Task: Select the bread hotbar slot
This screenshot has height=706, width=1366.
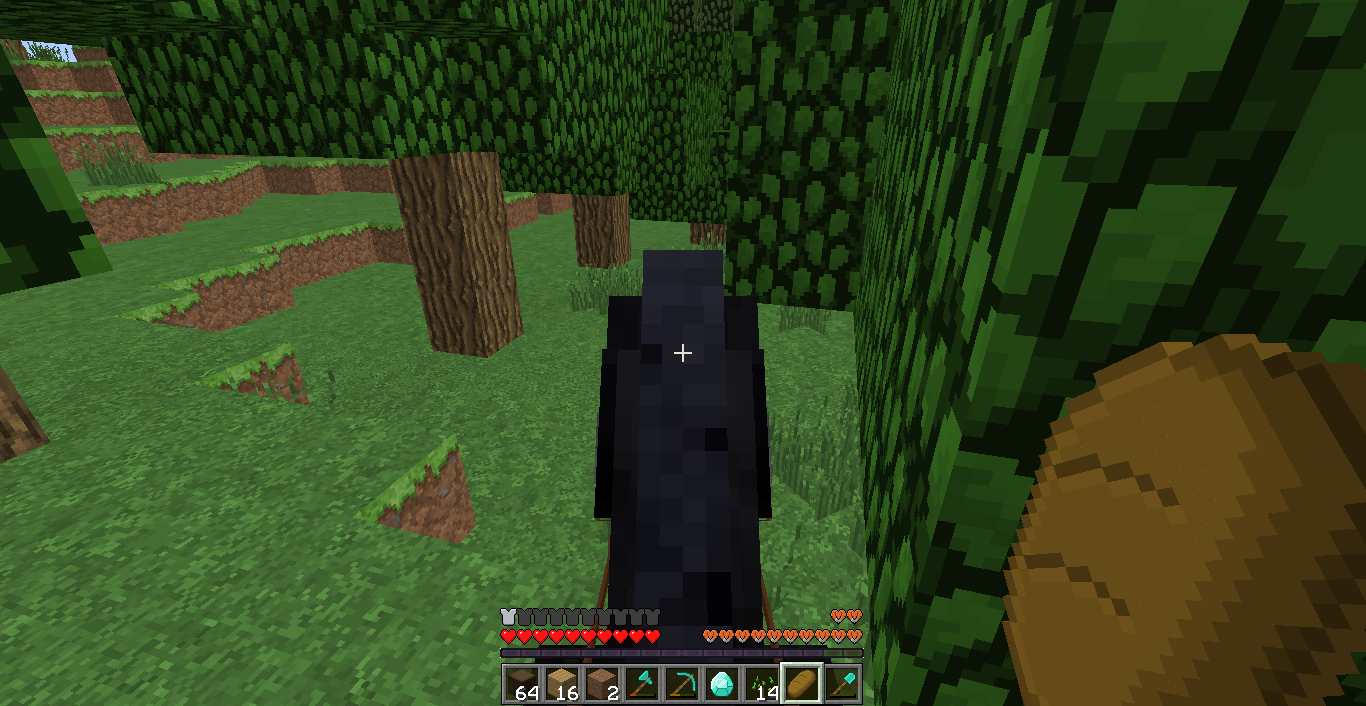Action: (x=801, y=684)
